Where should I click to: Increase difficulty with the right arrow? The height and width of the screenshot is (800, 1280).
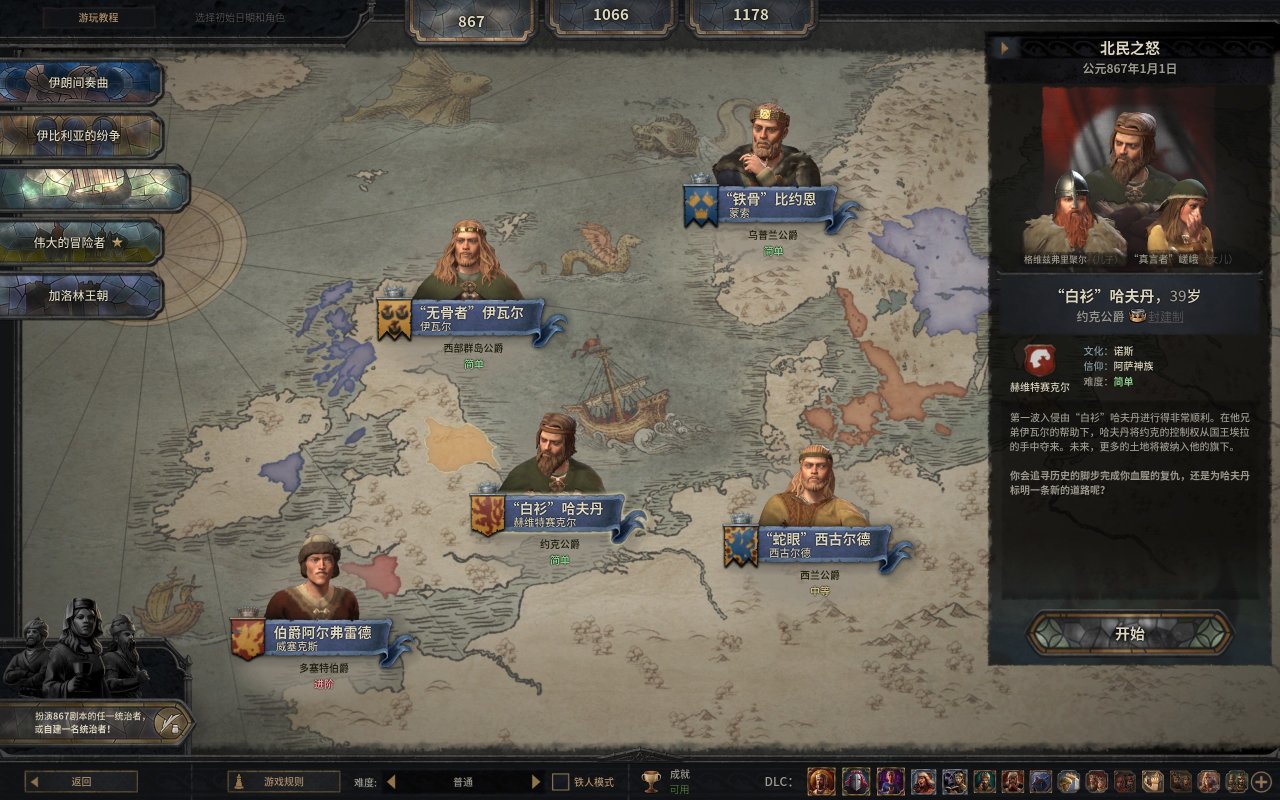(536, 782)
